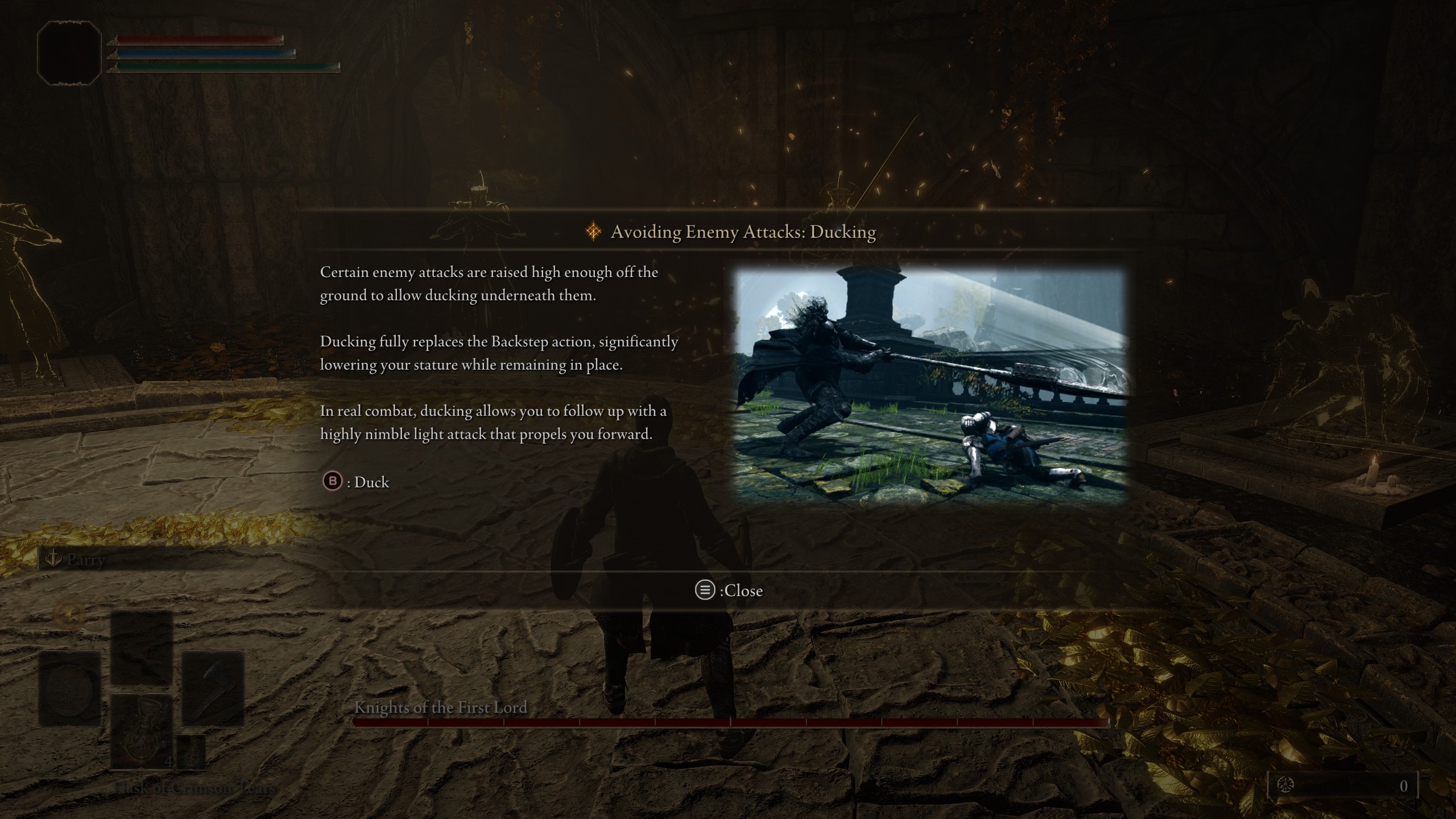
Task: Click the flask usage count number 4
Action: (169, 762)
